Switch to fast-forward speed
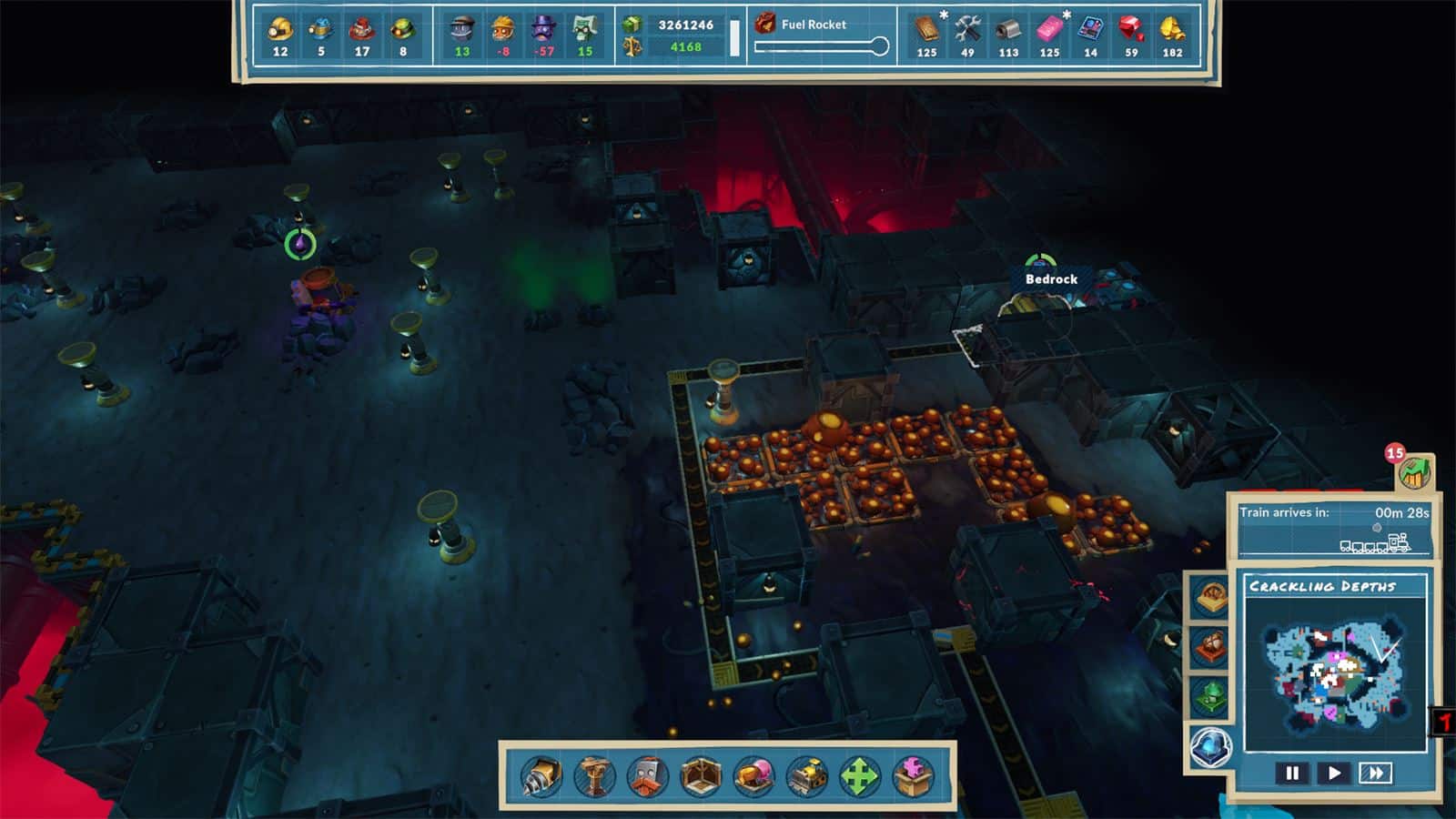Viewport: 1456px width, 819px height. tap(1375, 773)
